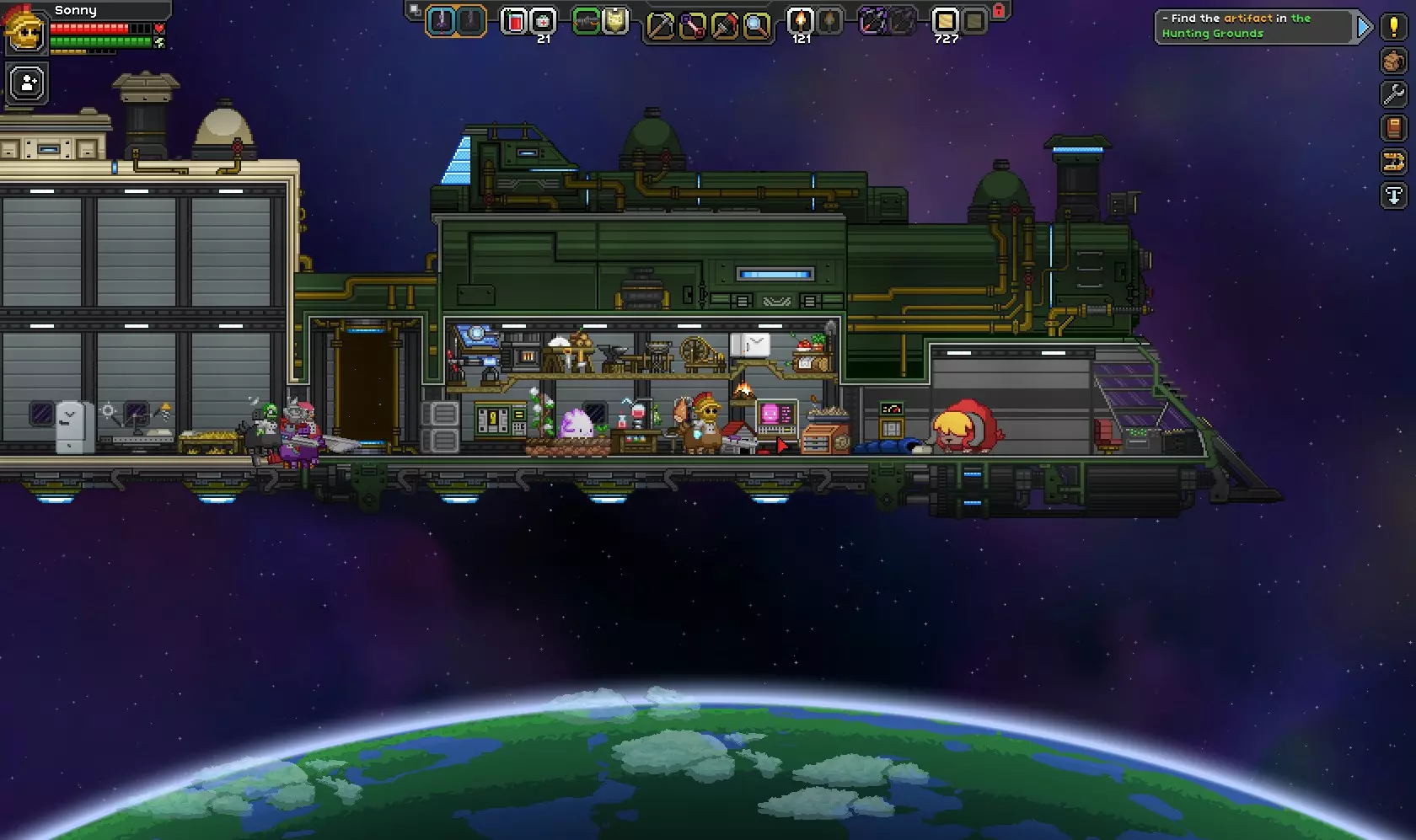Activate the magnifying glass inspect tool
The image size is (1416, 840).
click(756, 26)
